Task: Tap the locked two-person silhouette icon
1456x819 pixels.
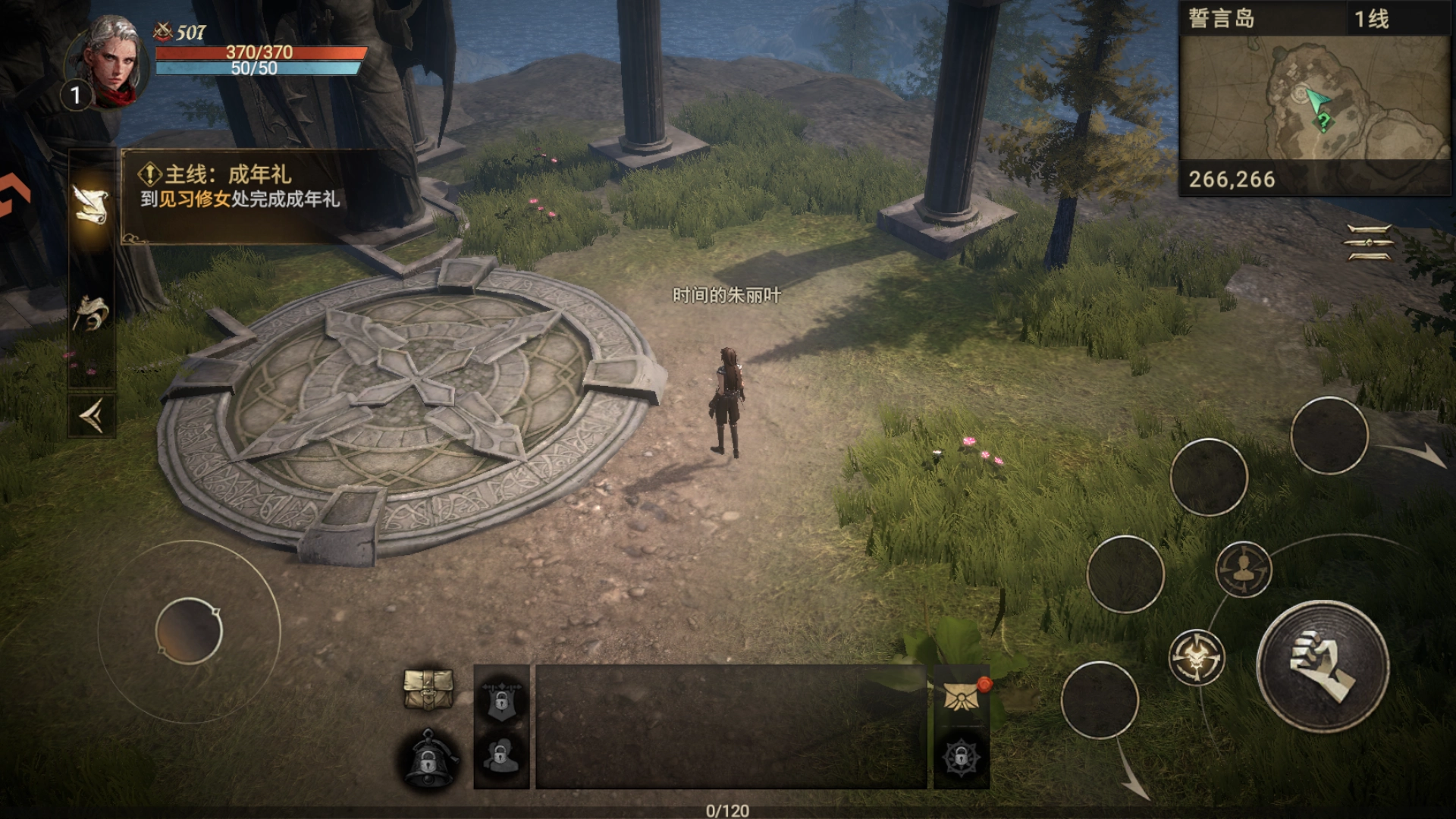Action: pos(501,756)
